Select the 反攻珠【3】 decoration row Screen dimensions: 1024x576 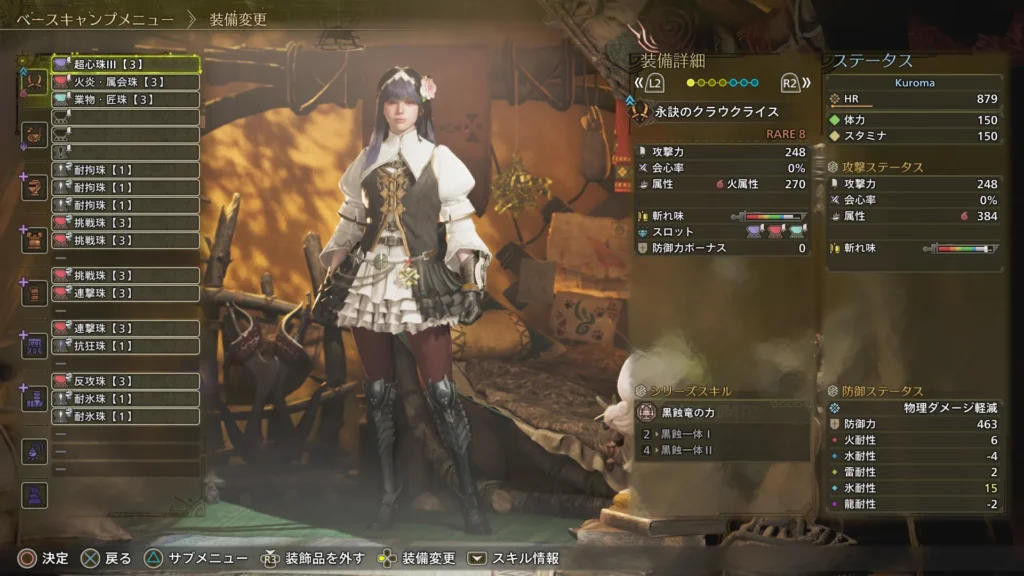click(x=125, y=381)
